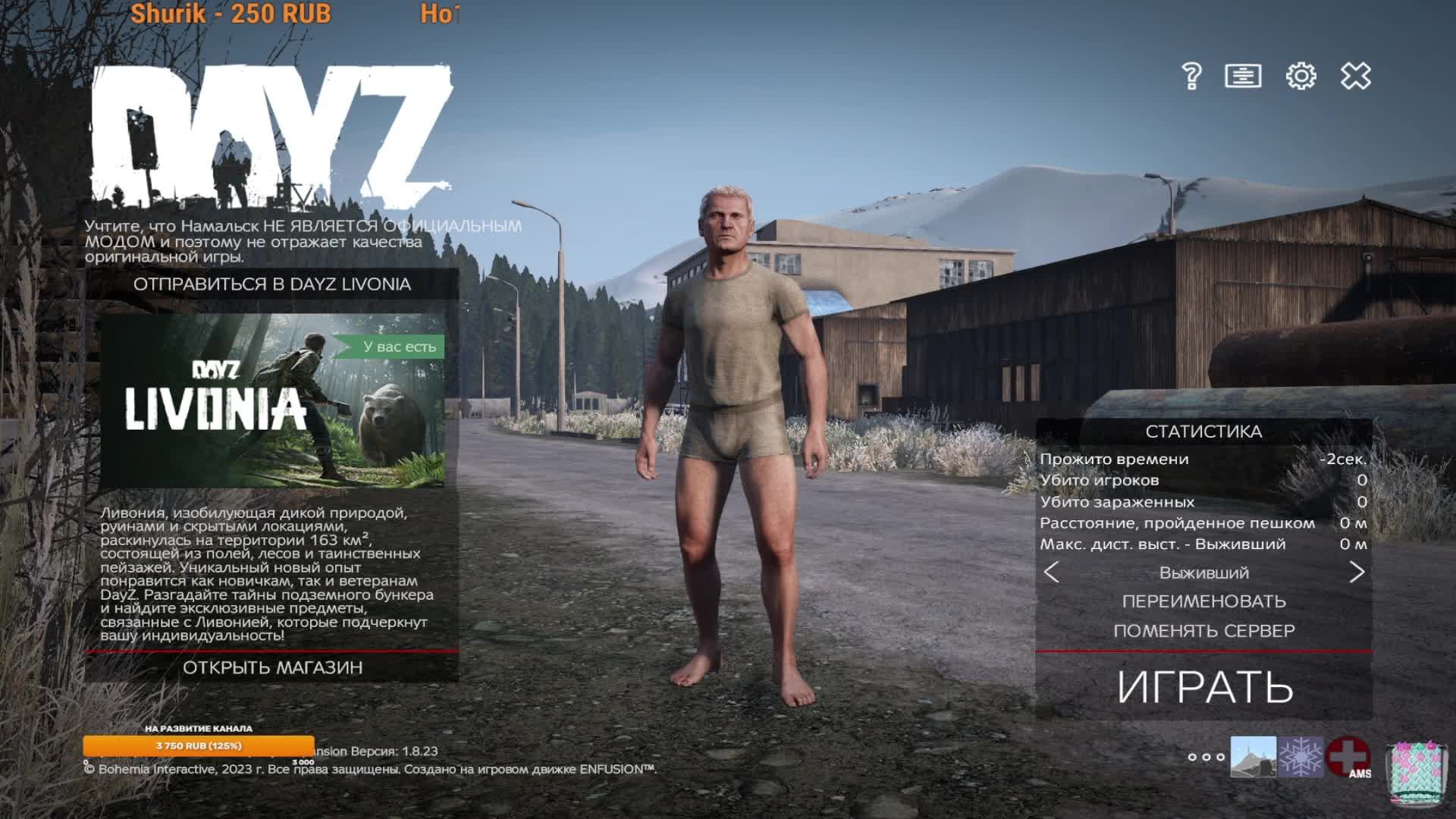1456x819 pixels.
Task: Select ПОМЕНЯТЬ СЕРВЕР option
Action: [1206, 630]
